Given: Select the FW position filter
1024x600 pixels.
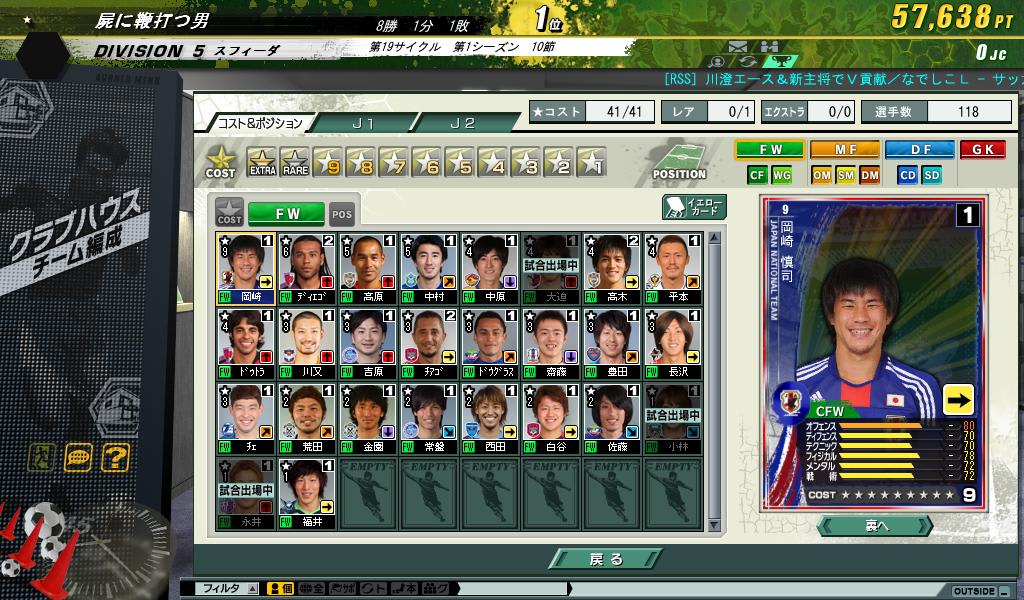Looking at the screenshot, I should tap(769, 150).
